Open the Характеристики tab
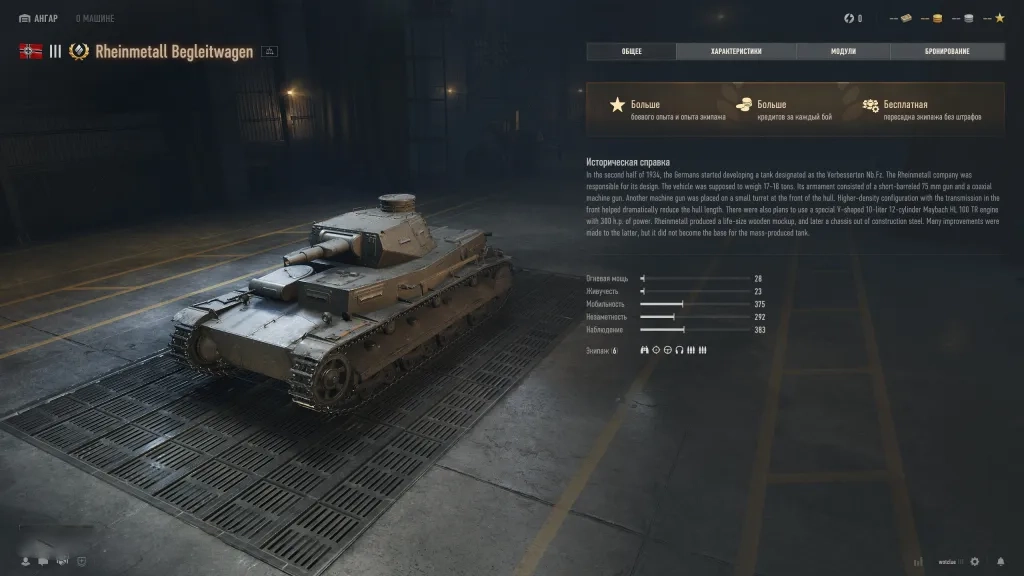 [x=736, y=51]
